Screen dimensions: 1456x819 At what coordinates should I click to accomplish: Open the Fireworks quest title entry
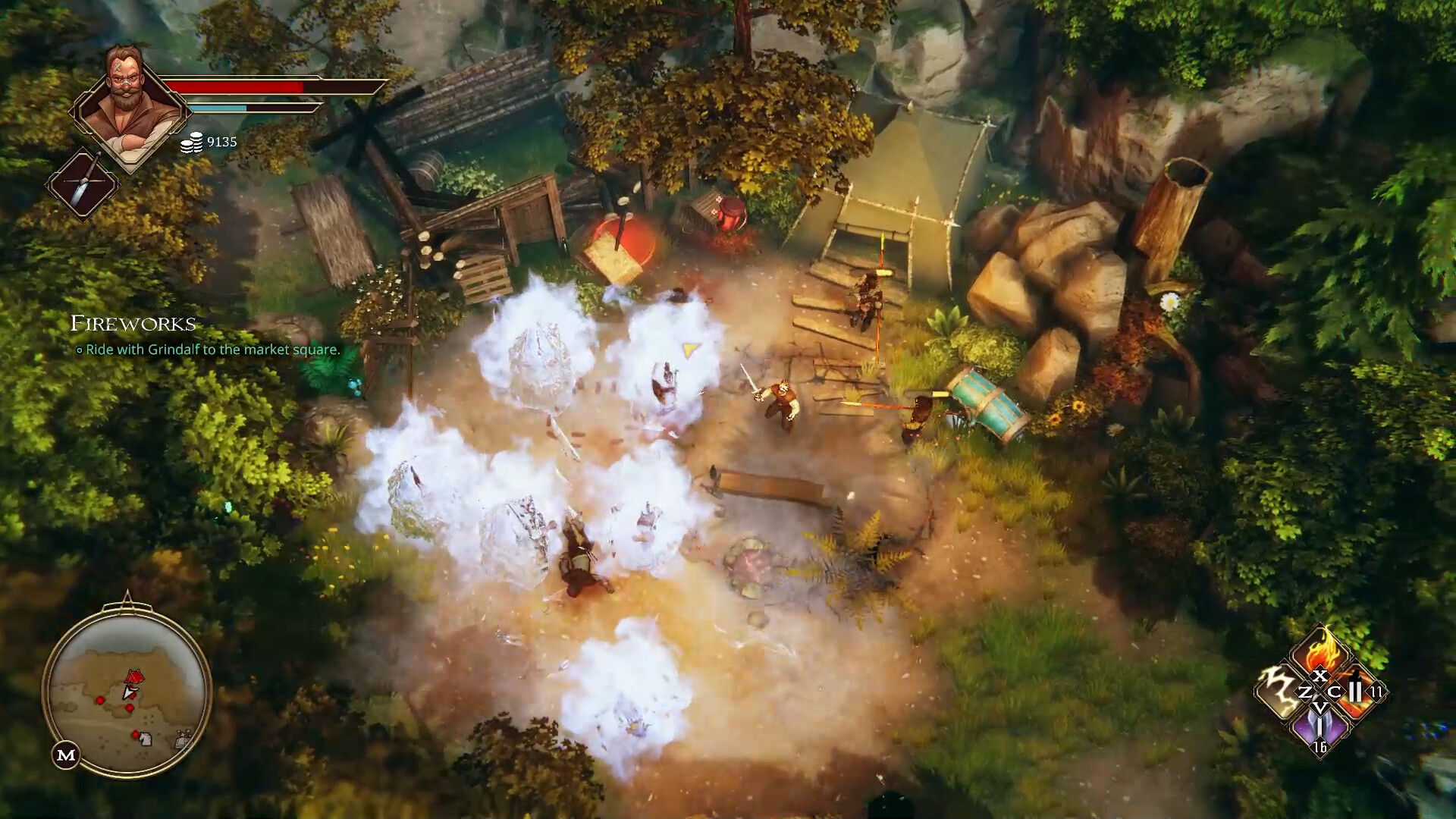[x=133, y=325]
